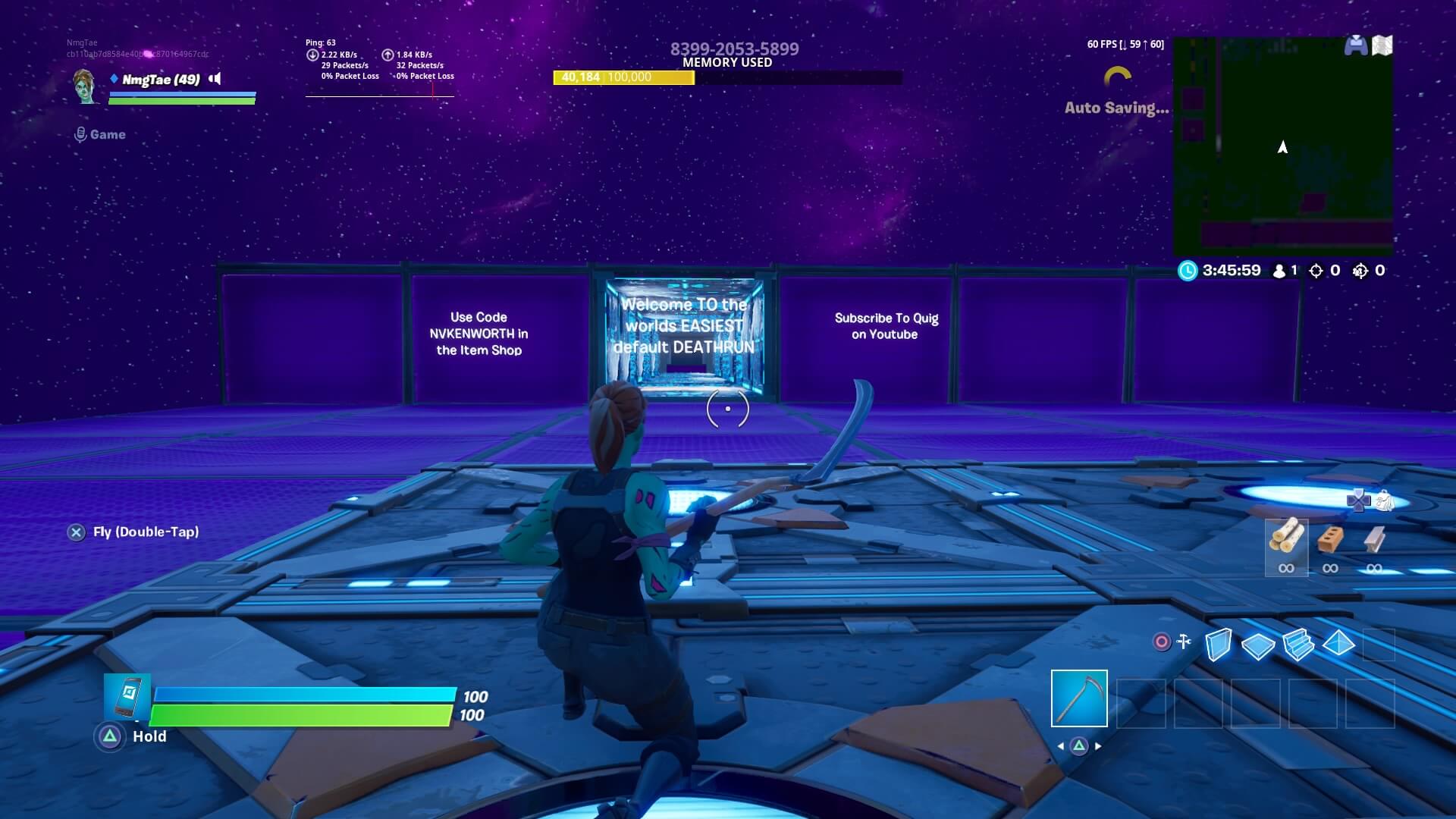Toggle the Game voice channel microphone
This screenshot has height=819, width=1456.
[x=83, y=134]
